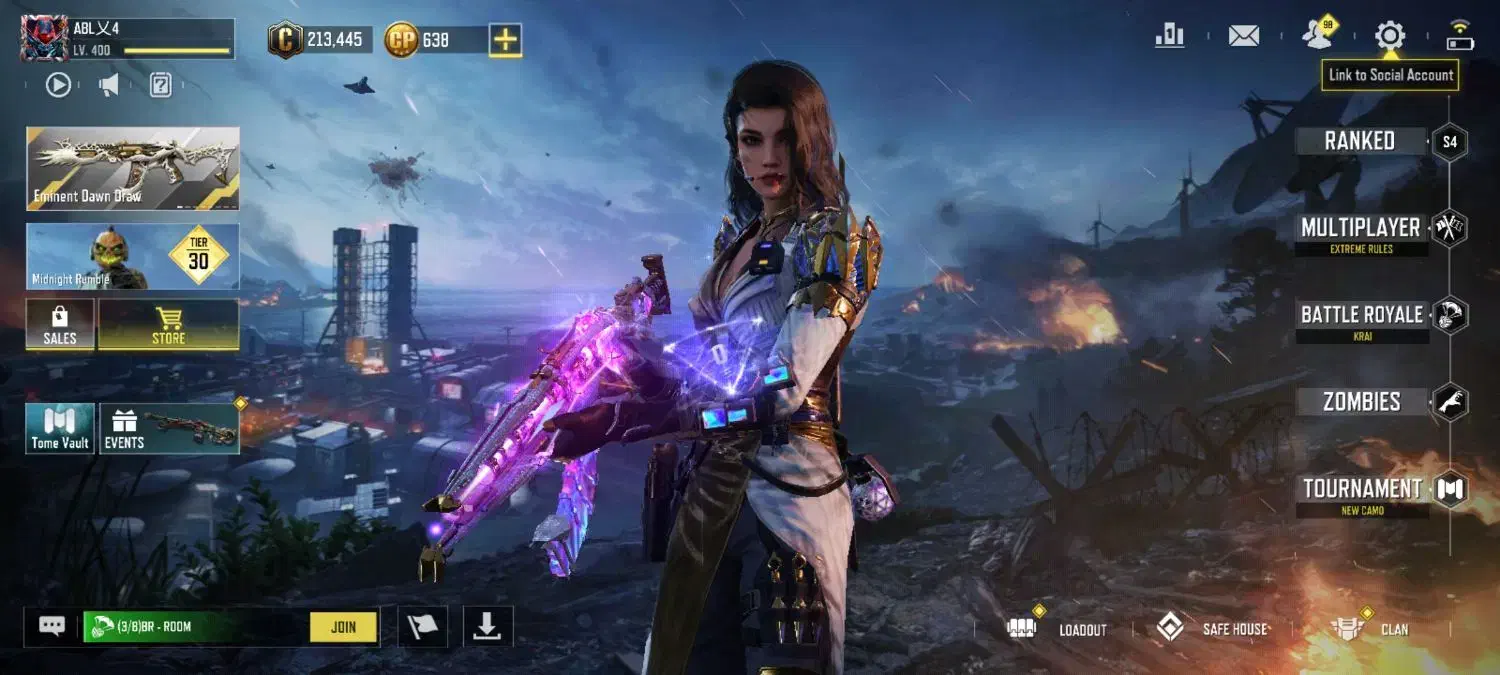The height and width of the screenshot is (675, 1500).
Task: Open the Midnight Rumble battle pass banner
Action: [x=133, y=257]
